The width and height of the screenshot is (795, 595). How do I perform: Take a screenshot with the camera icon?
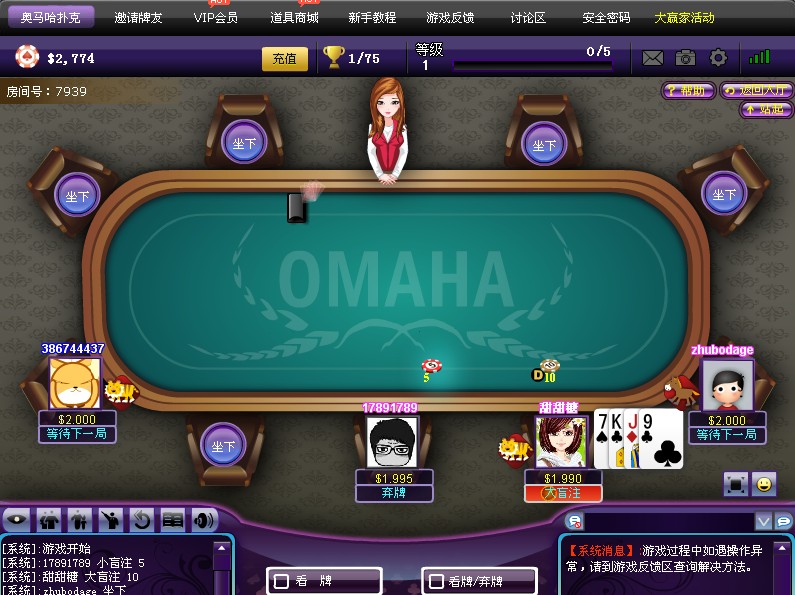(x=685, y=58)
